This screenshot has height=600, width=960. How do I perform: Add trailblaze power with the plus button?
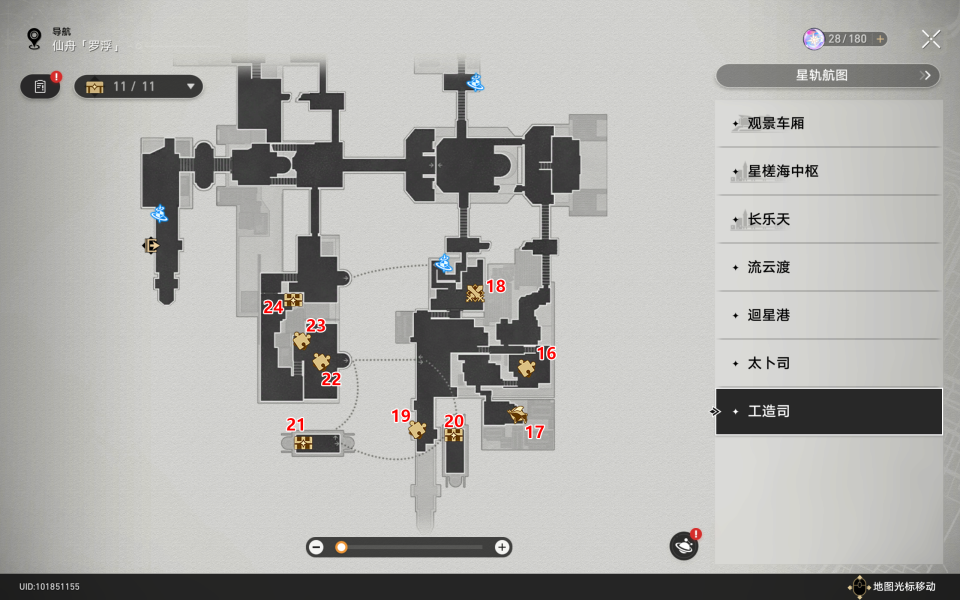click(880, 39)
